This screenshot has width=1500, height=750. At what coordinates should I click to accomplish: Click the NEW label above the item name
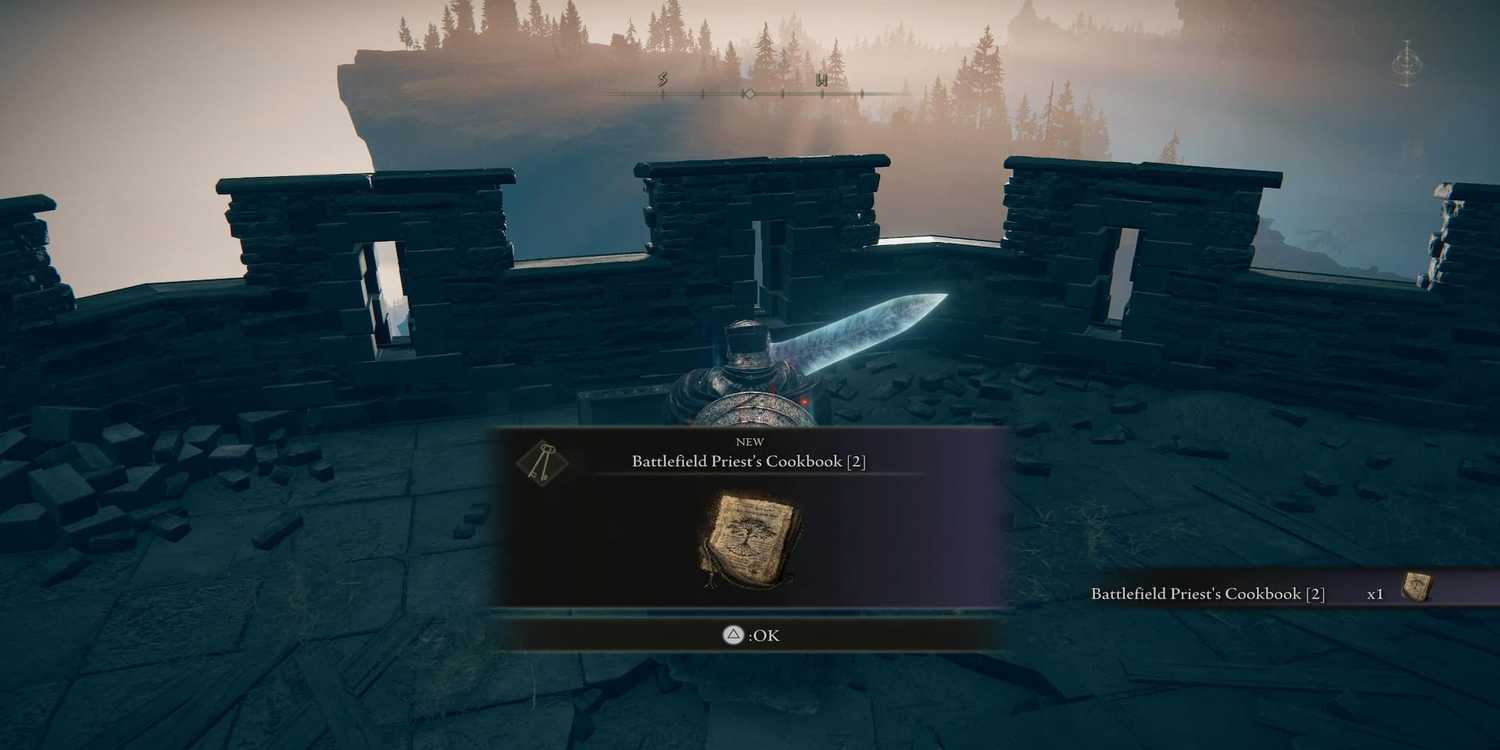[x=750, y=441]
